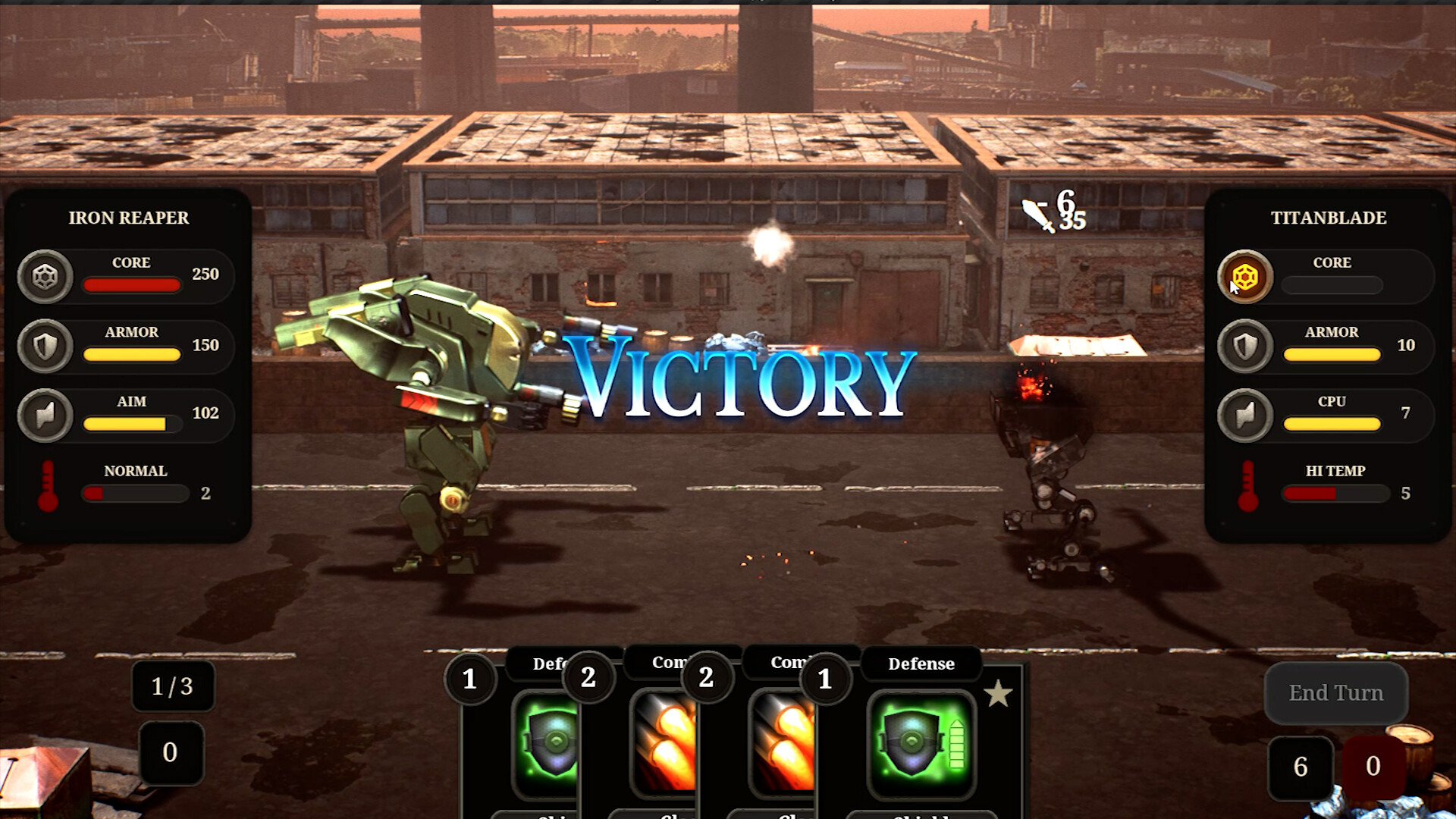Select the Core hexagon icon on Iron Reaper panel

coord(45,277)
